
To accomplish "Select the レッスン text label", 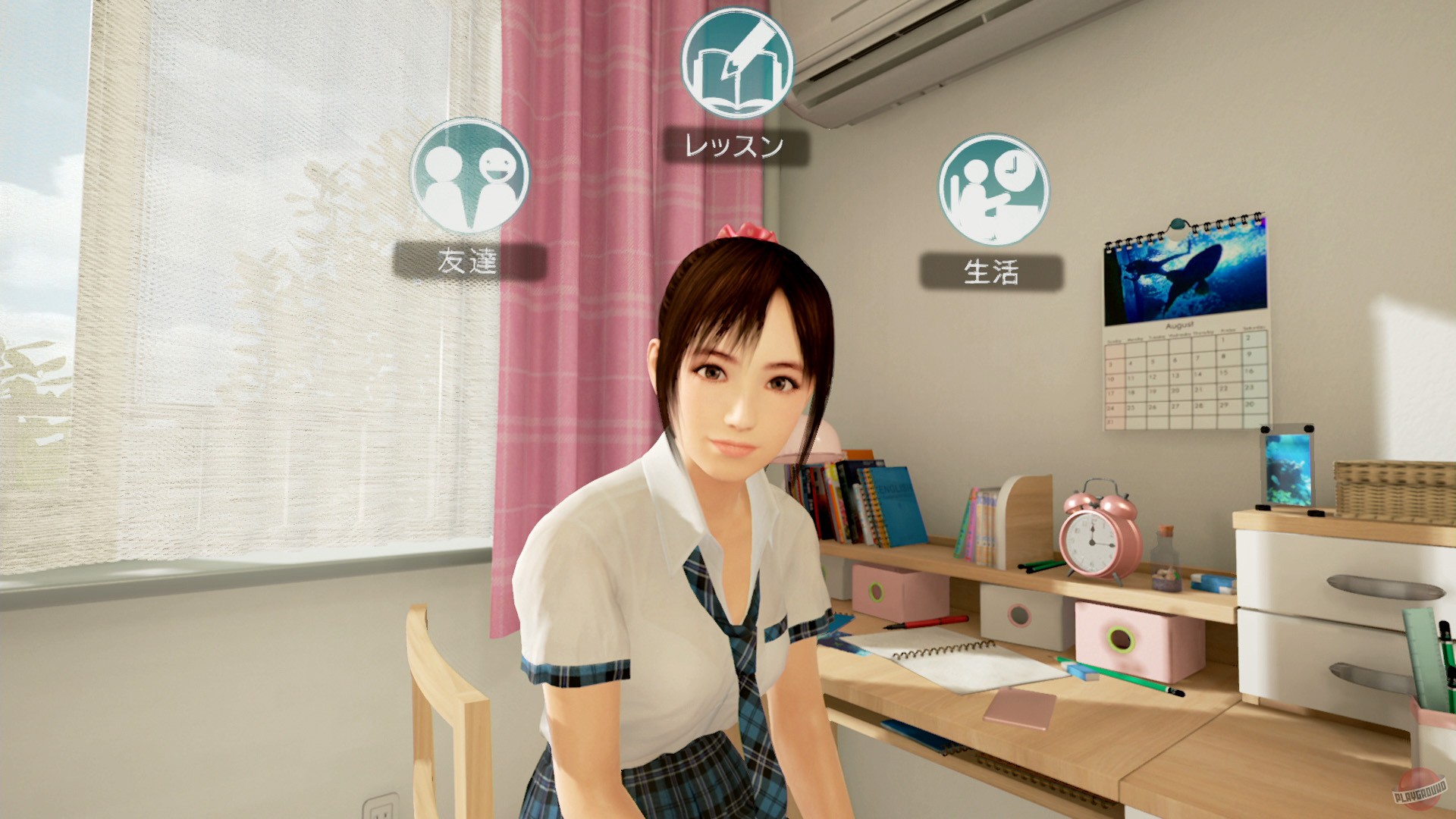I will [x=730, y=146].
